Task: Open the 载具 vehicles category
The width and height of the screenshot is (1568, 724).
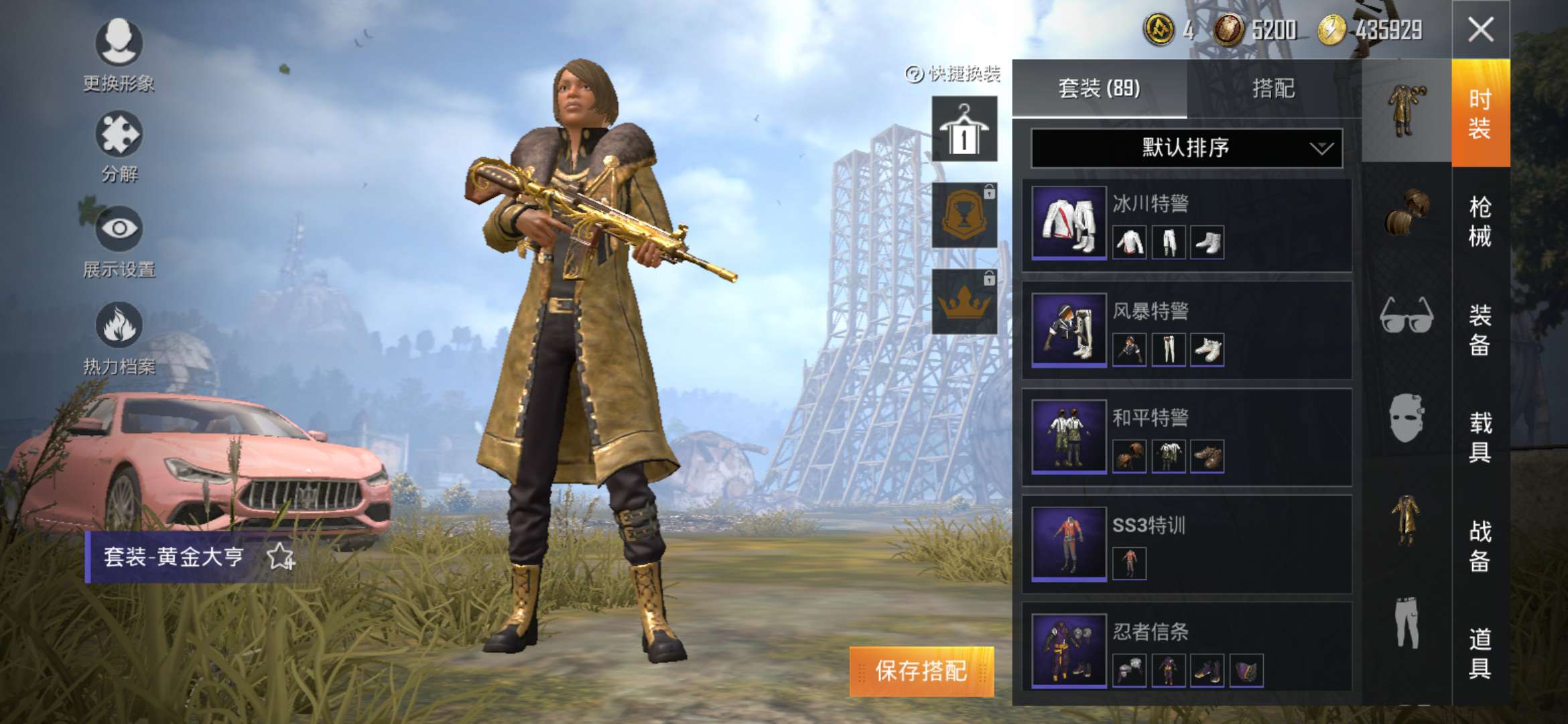Action: [1480, 437]
